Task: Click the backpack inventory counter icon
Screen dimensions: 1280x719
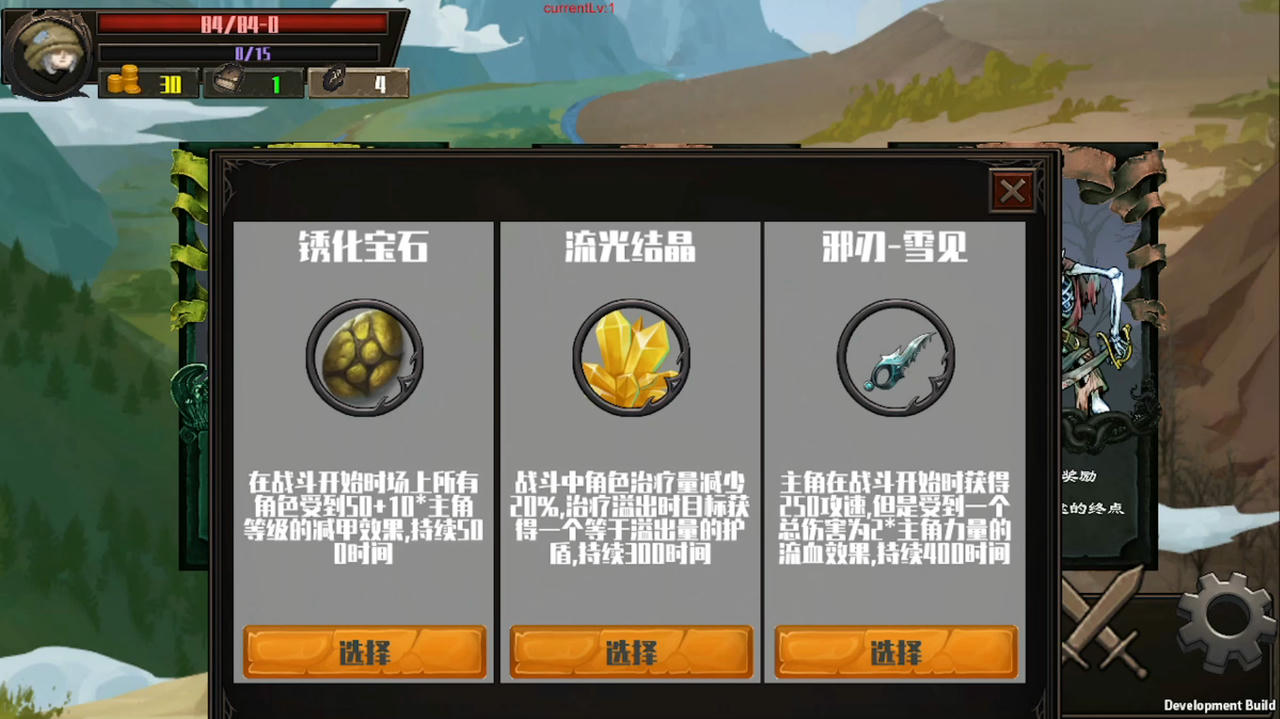Action: [228, 83]
